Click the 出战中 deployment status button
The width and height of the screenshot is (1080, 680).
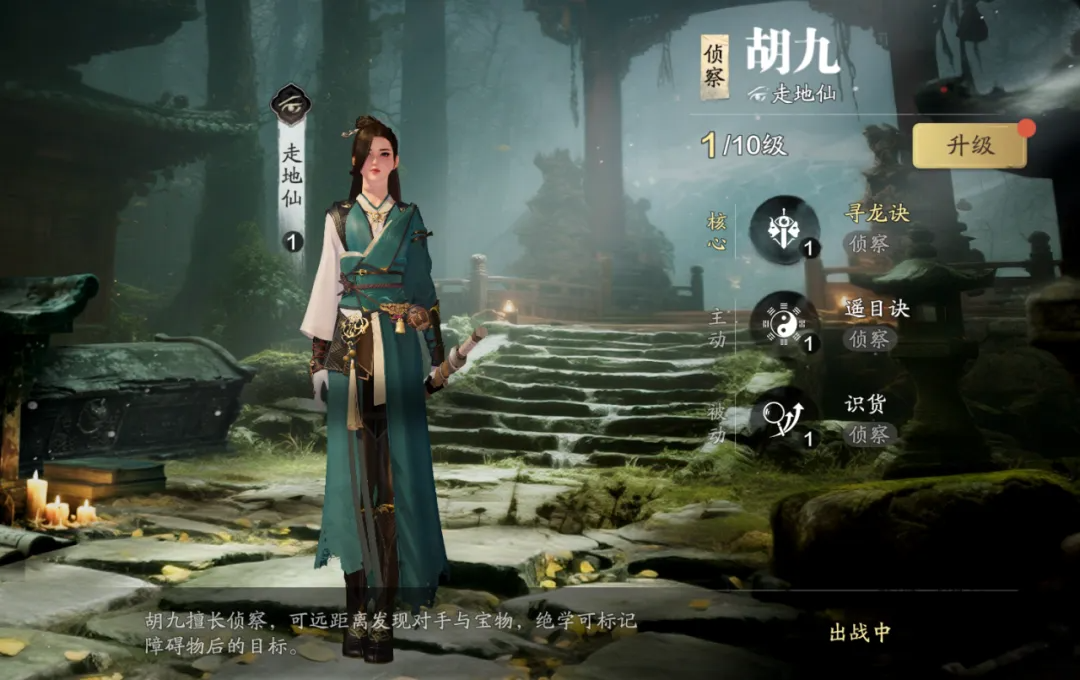pos(859,633)
